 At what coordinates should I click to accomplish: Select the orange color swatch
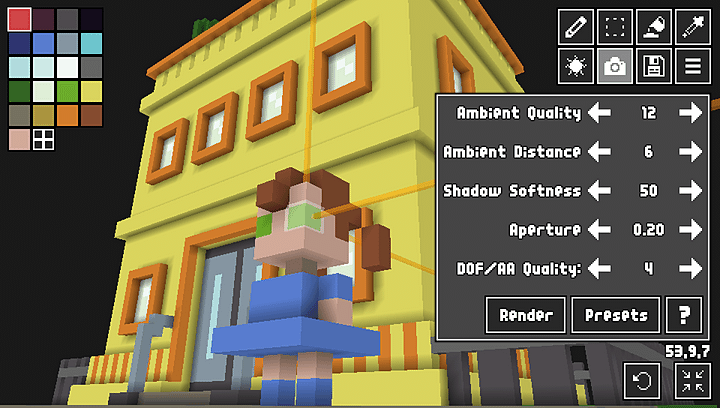68,116
